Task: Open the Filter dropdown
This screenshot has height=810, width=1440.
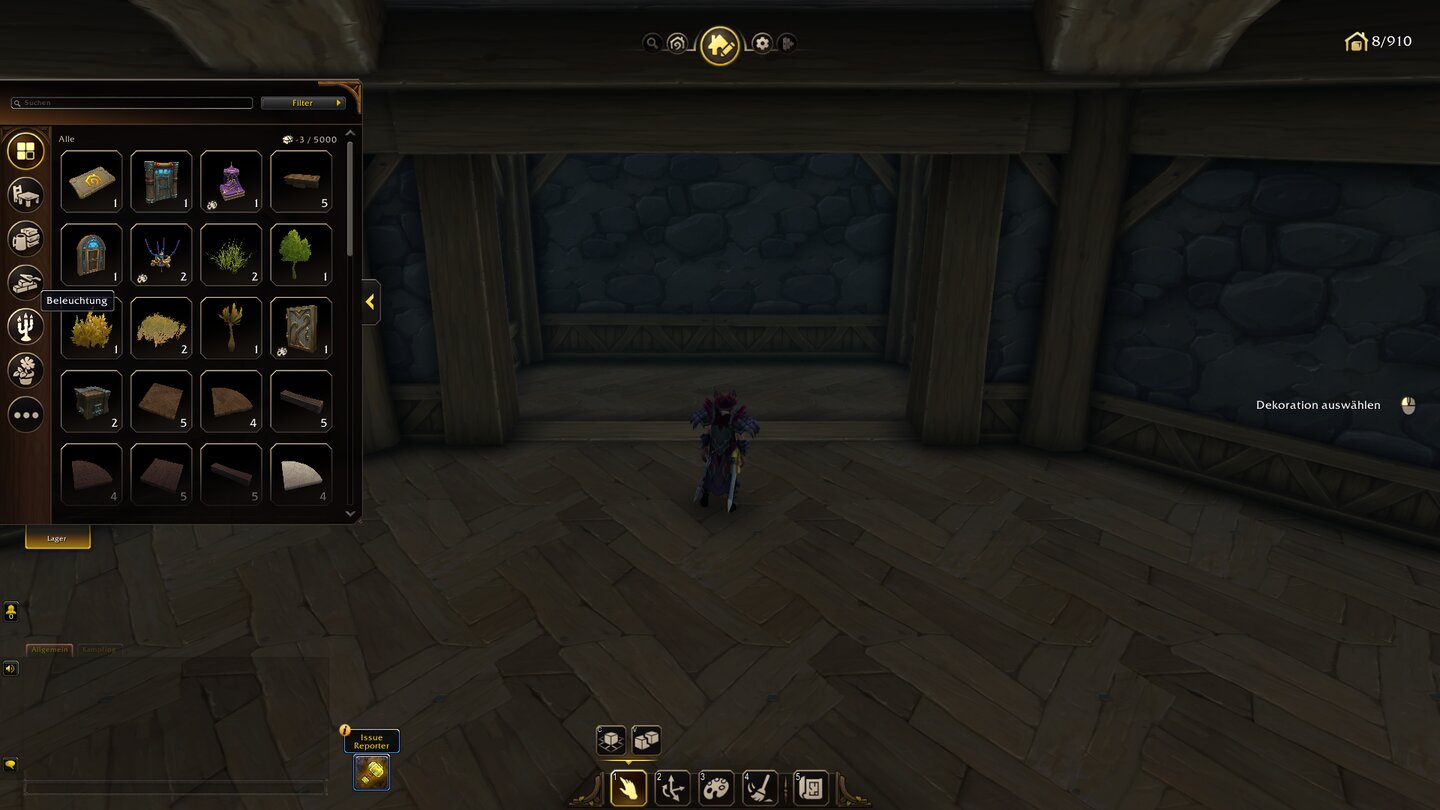Action: 303,102
